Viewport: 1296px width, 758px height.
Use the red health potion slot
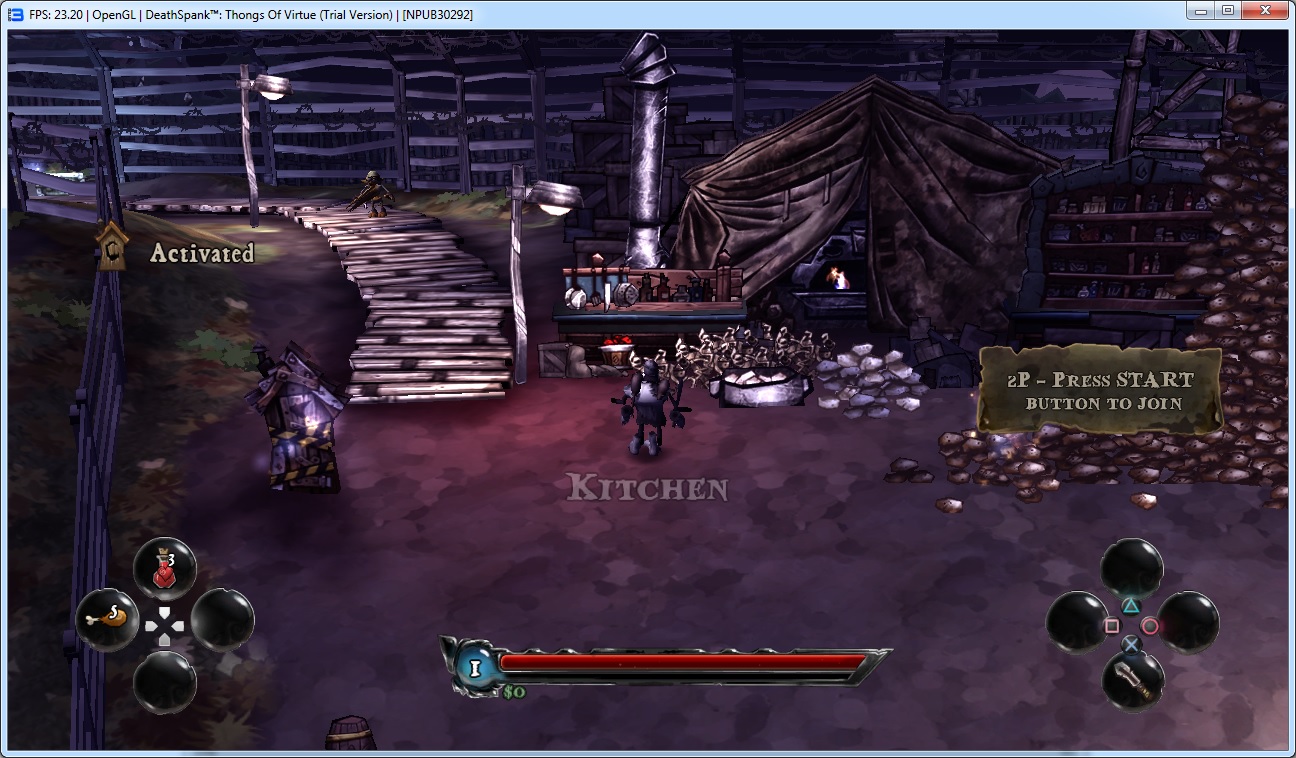point(165,570)
